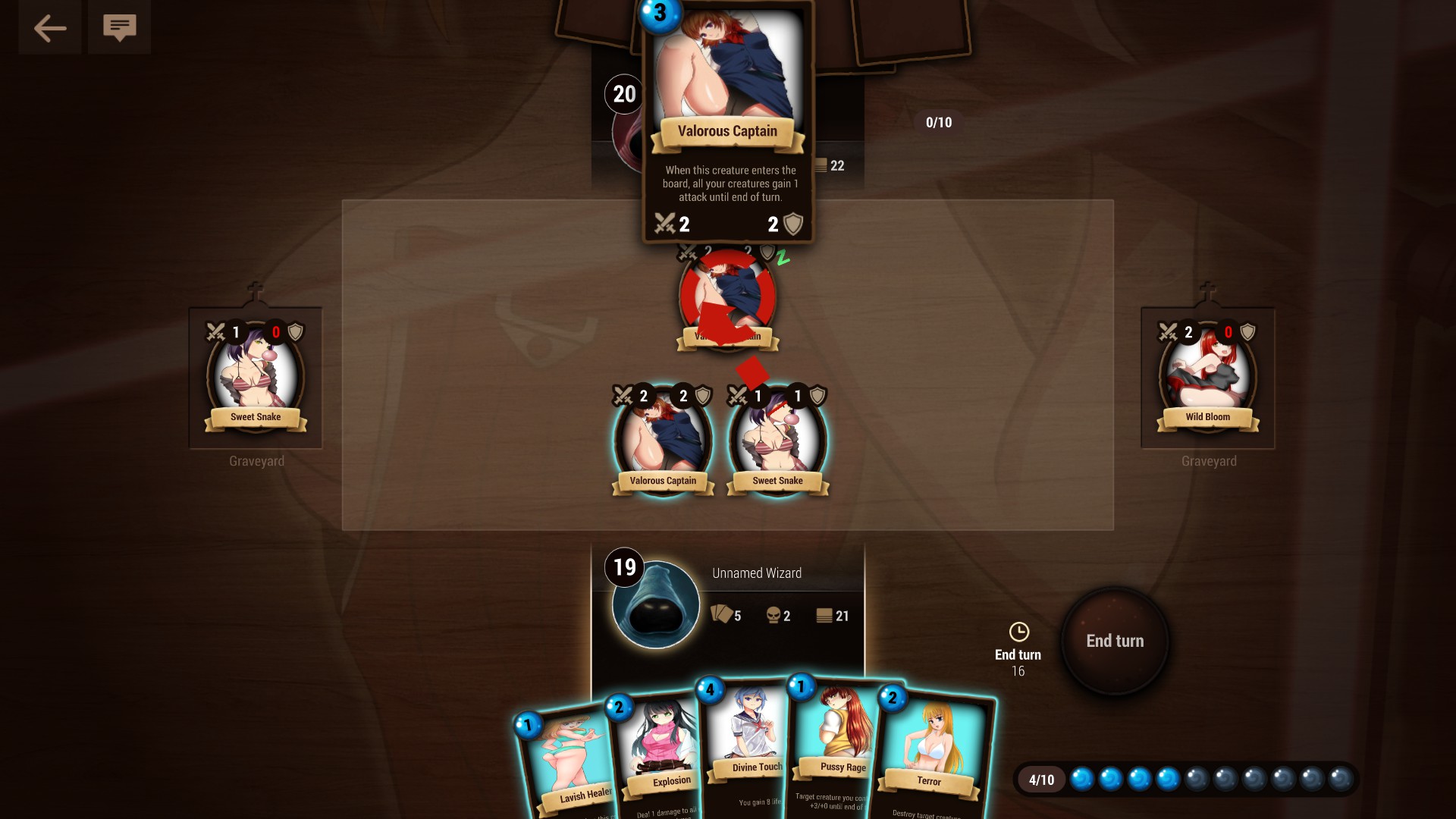
Task: Open the chat message icon
Action: coord(119,27)
